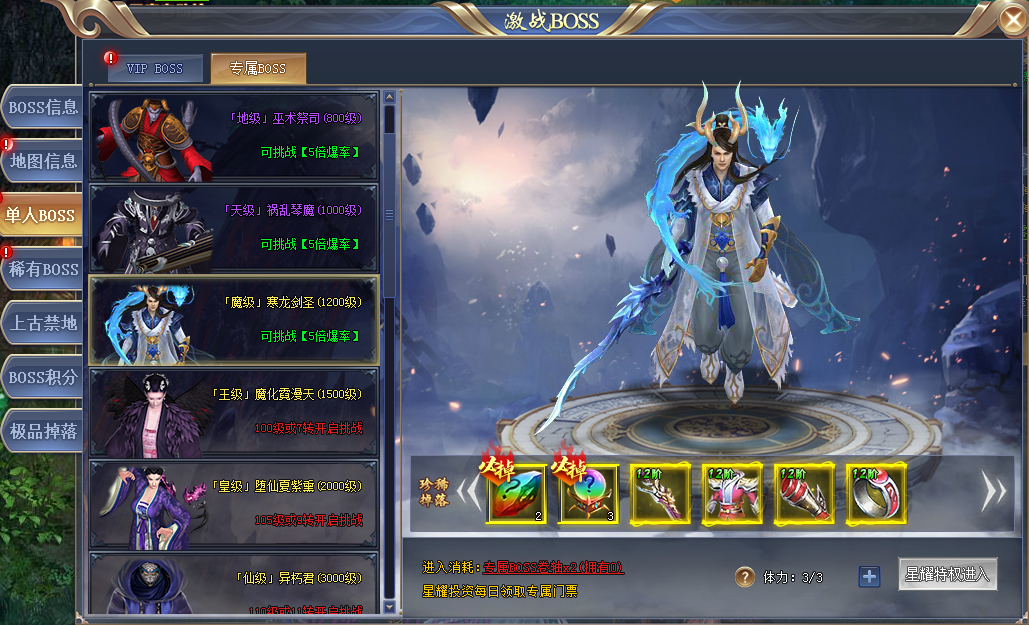Go to the 上古禁地 side tab

coord(42,324)
